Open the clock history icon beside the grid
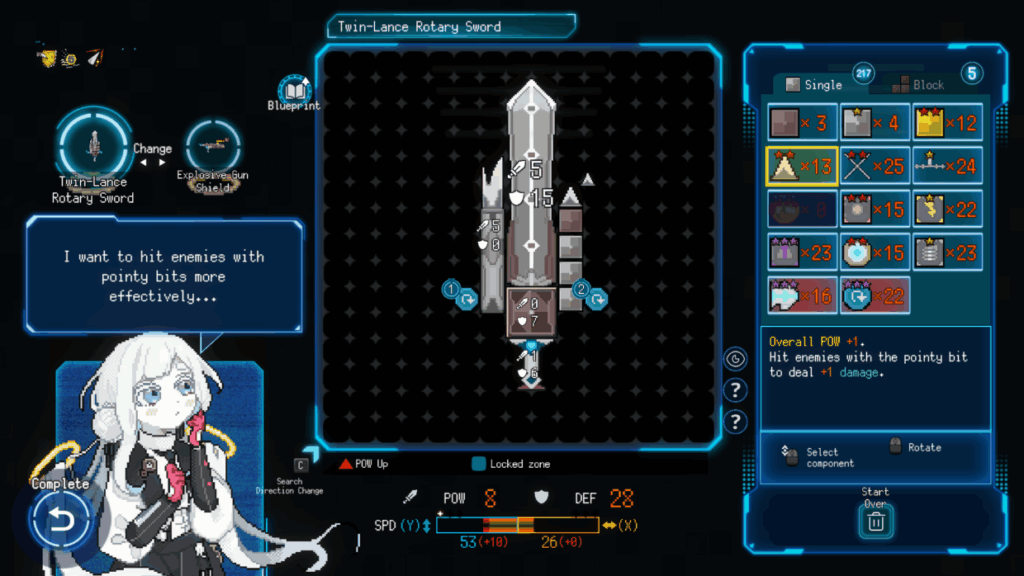Viewport: 1024px width, 576px height. 735,358
